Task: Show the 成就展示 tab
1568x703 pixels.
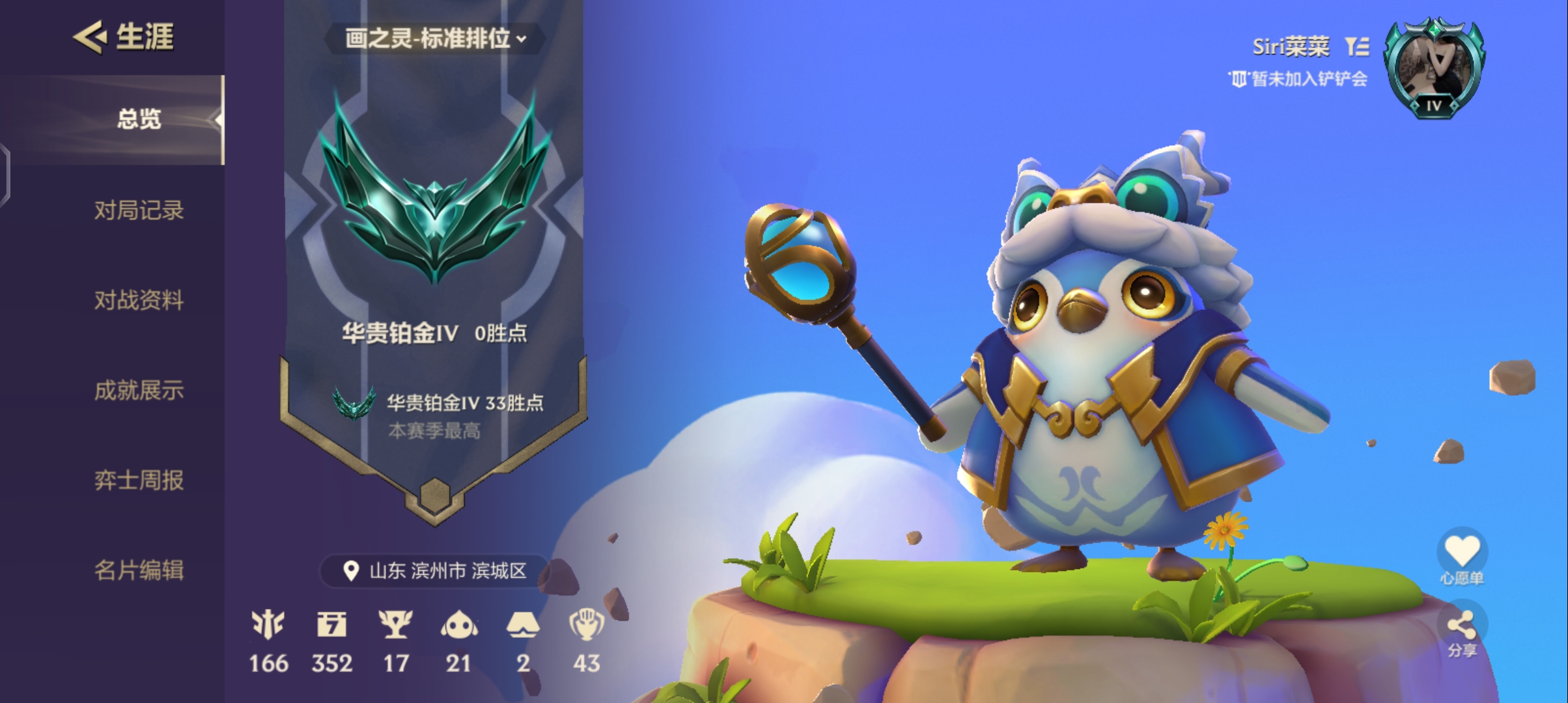Action: click(138, 391)
